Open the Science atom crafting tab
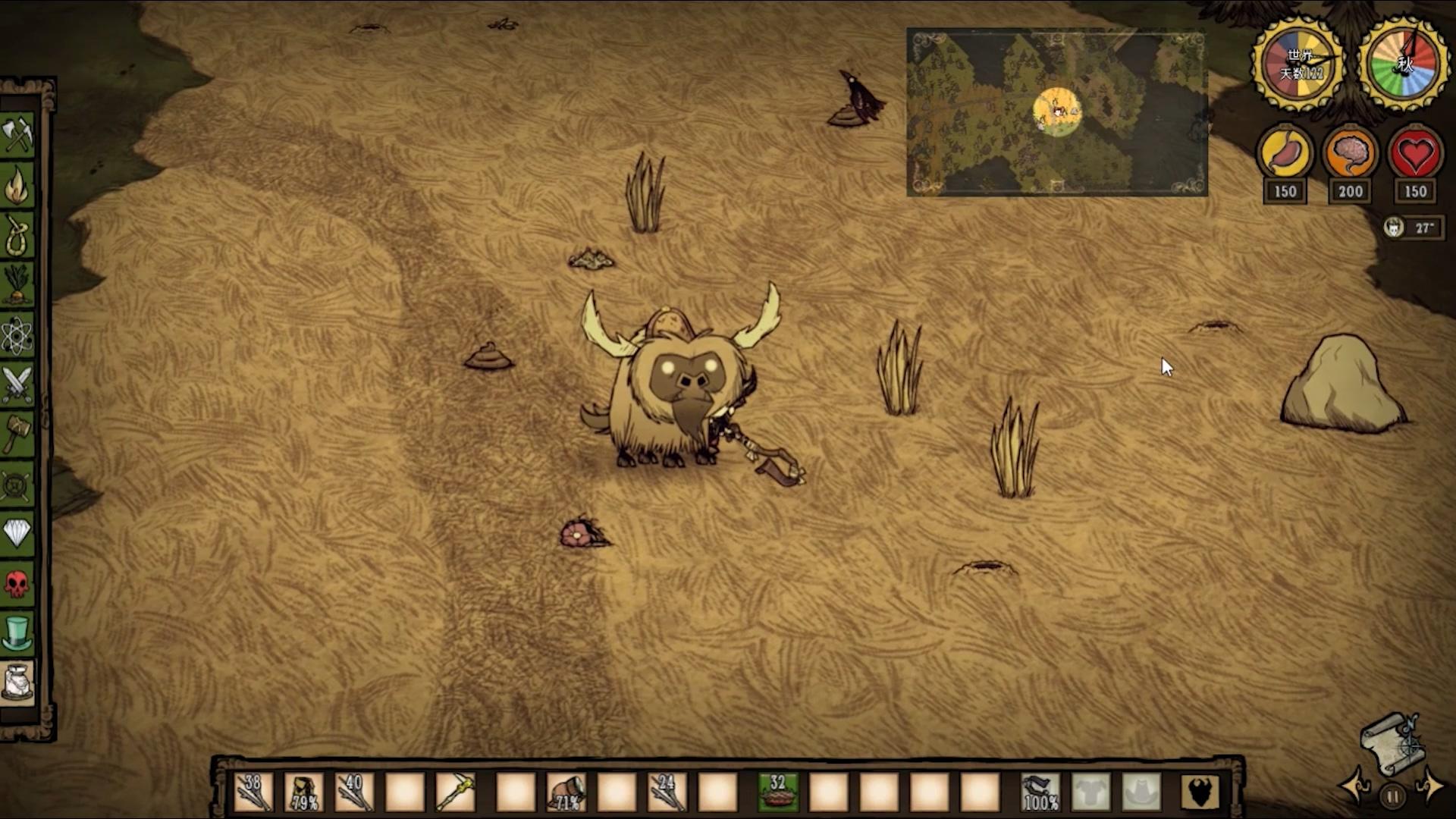Image resolution: width=1456 pixels, height=819 pixels. click(17, 335)
